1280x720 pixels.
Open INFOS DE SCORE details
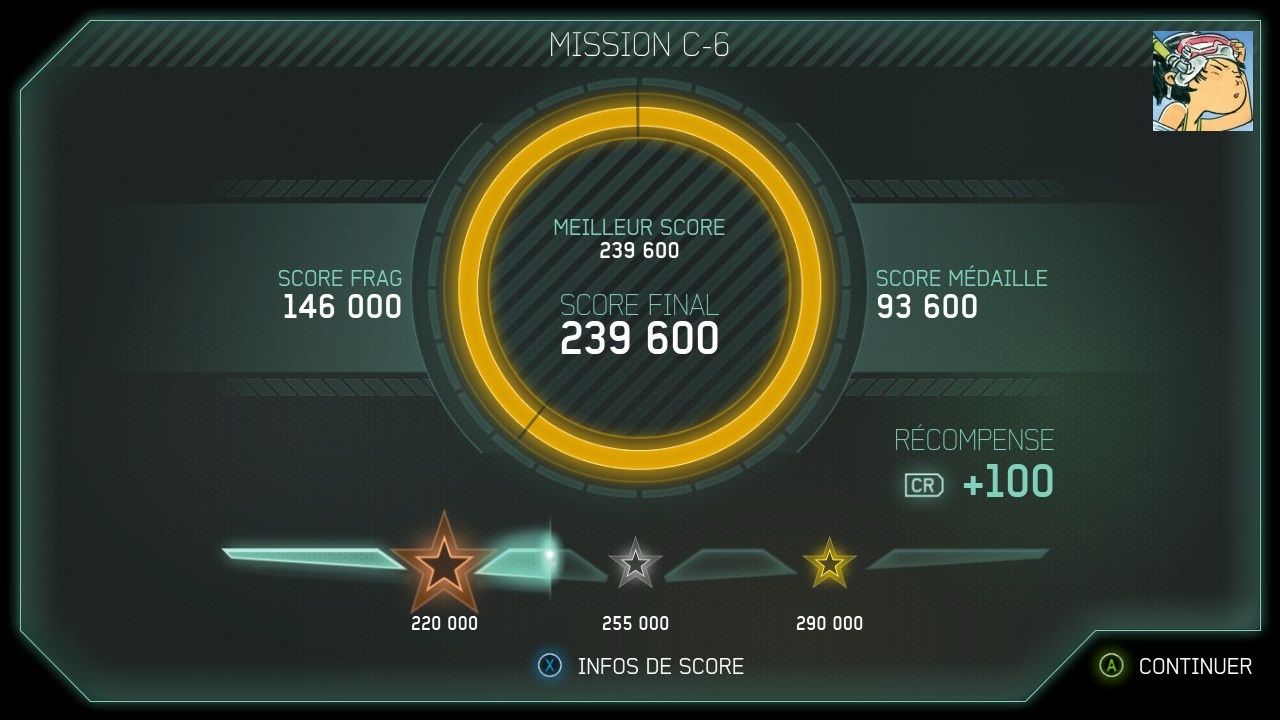(x=642, y=666)
